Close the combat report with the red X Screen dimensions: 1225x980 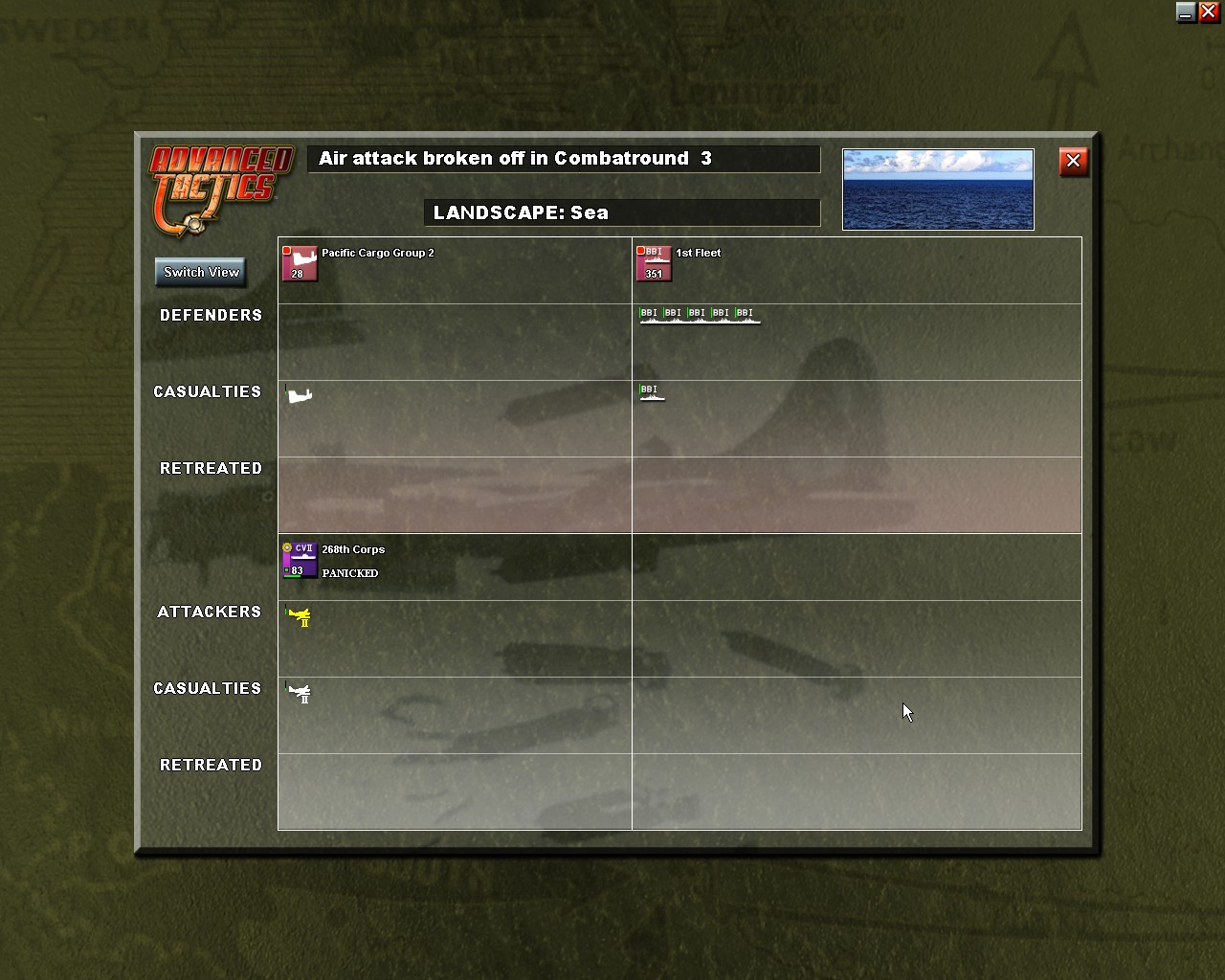(x=1073, y=162)
